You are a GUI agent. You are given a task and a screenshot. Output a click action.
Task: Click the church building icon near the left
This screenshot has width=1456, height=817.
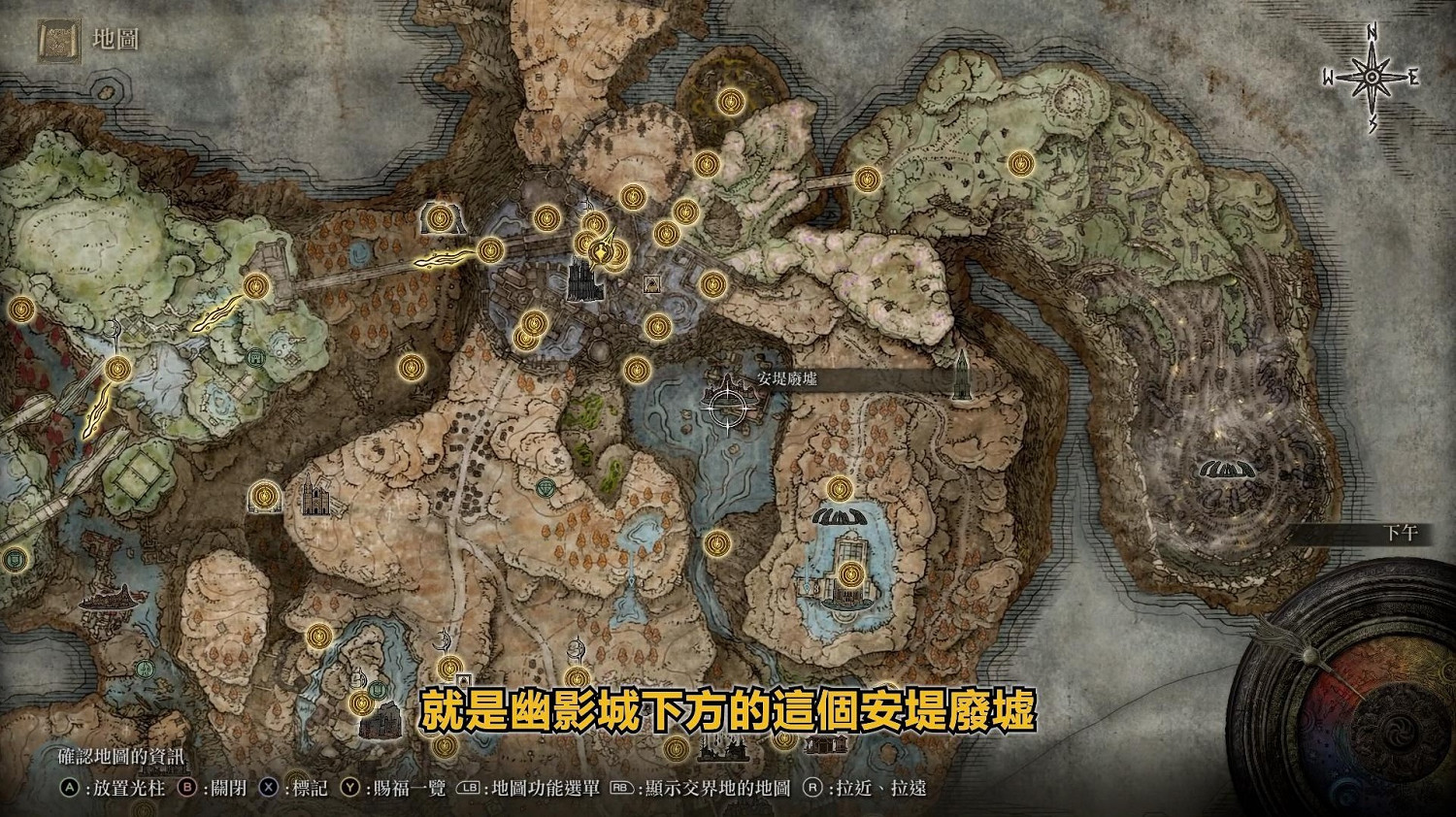point(315,497)
